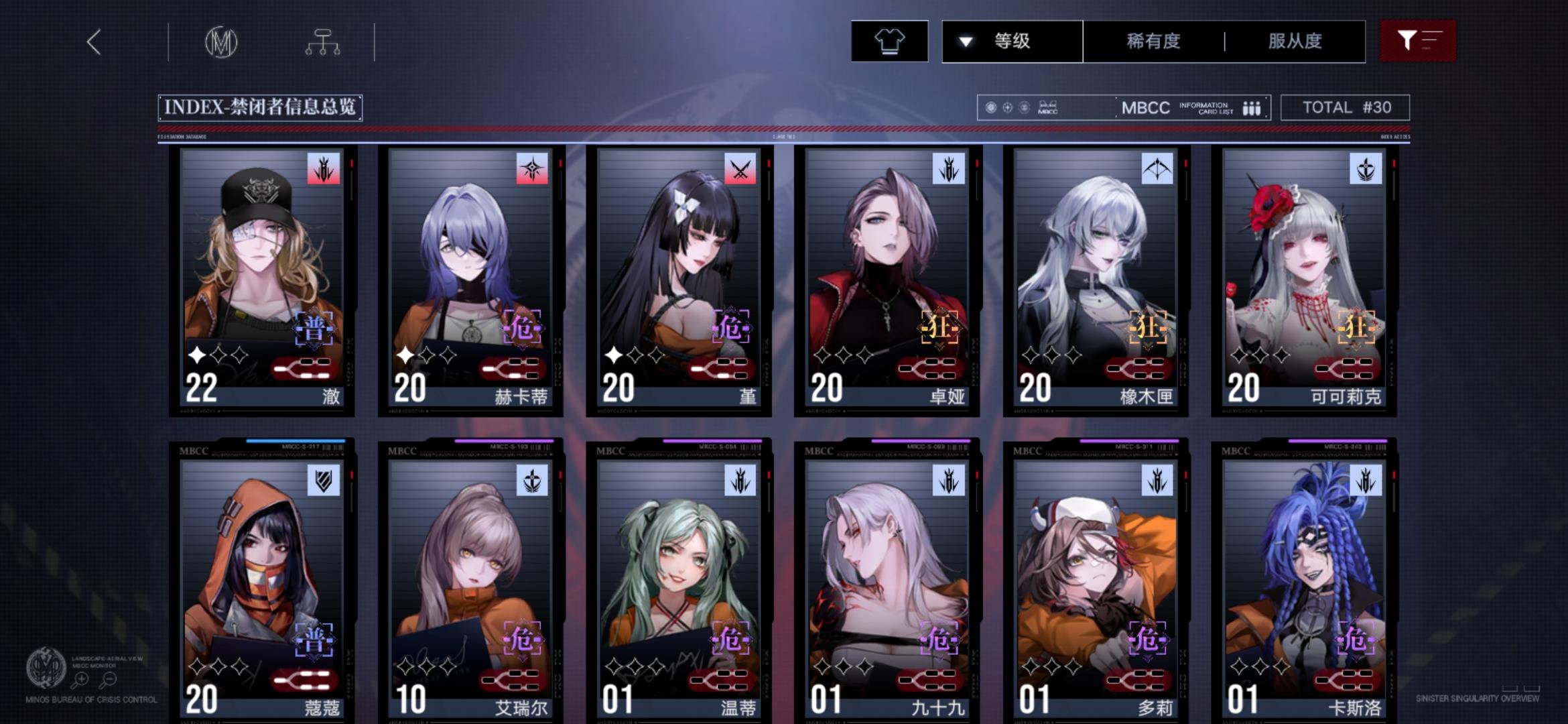Click the zoom-out magnifier near MBCC Monitor
The height and width of the screenshot is (724, 1568).
pos(109,680)
